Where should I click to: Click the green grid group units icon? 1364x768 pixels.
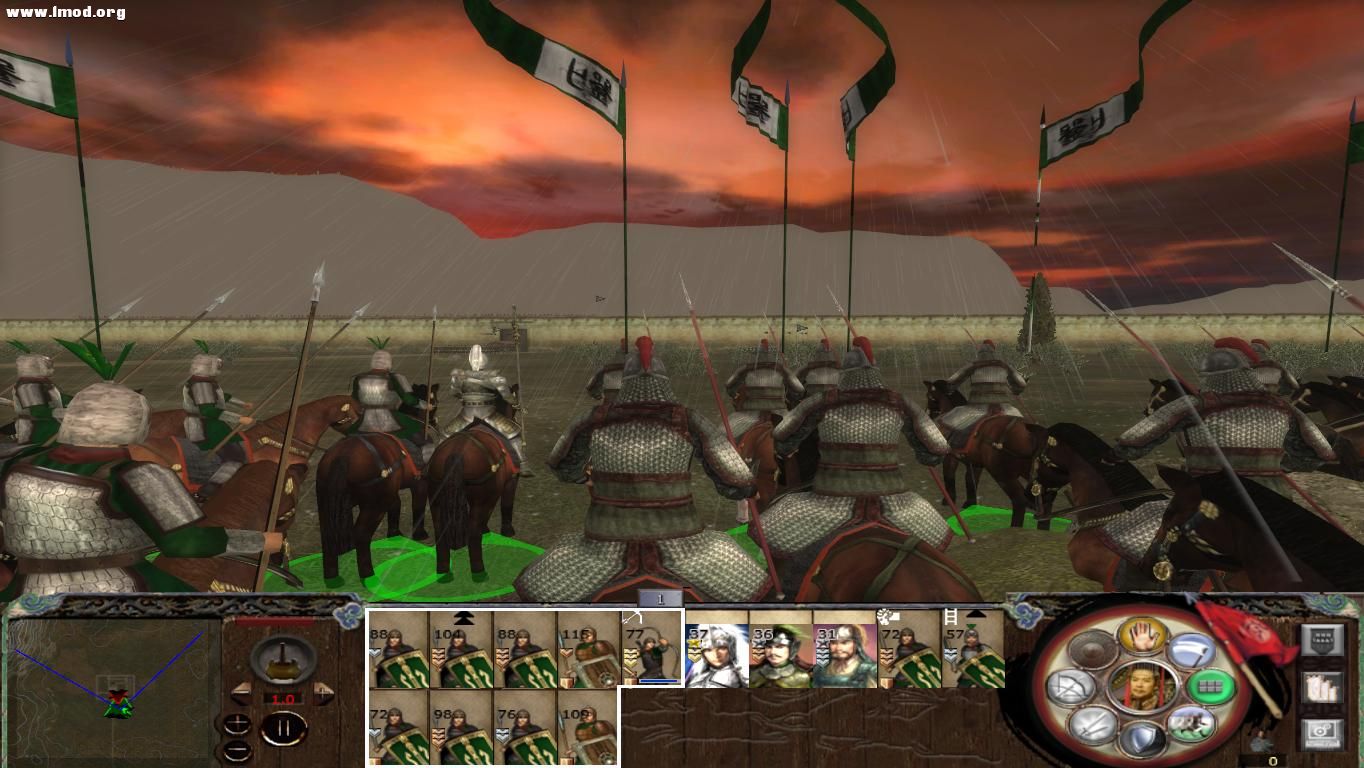click(x=1209, y=687)
